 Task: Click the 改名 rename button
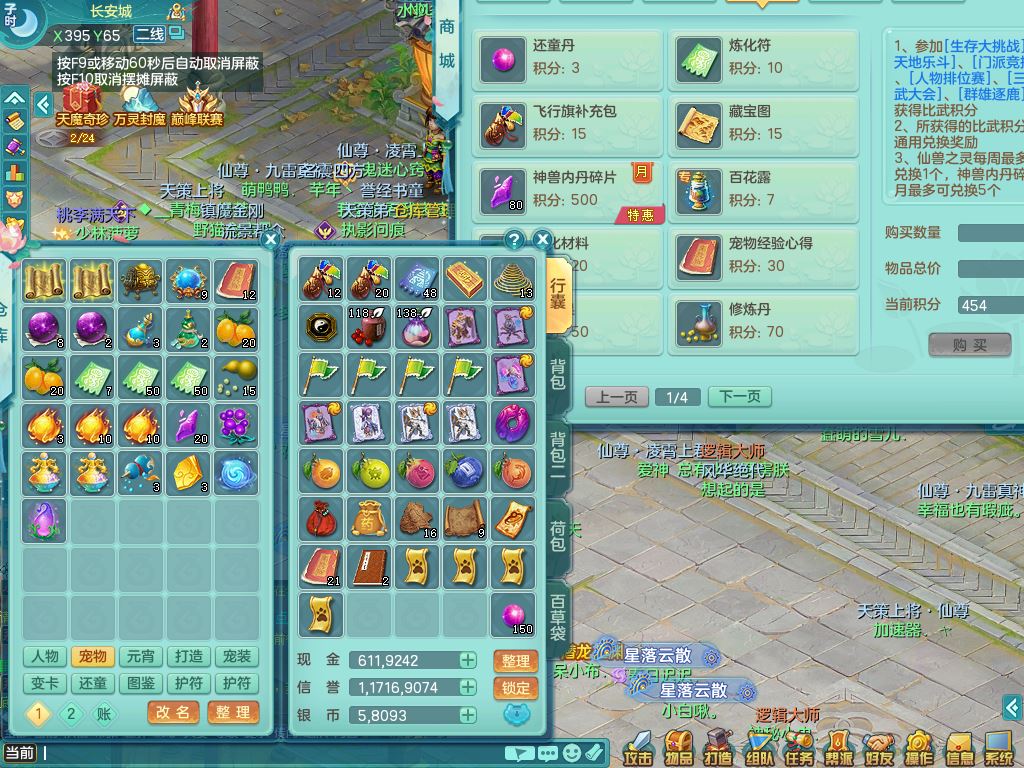[173, 712]
